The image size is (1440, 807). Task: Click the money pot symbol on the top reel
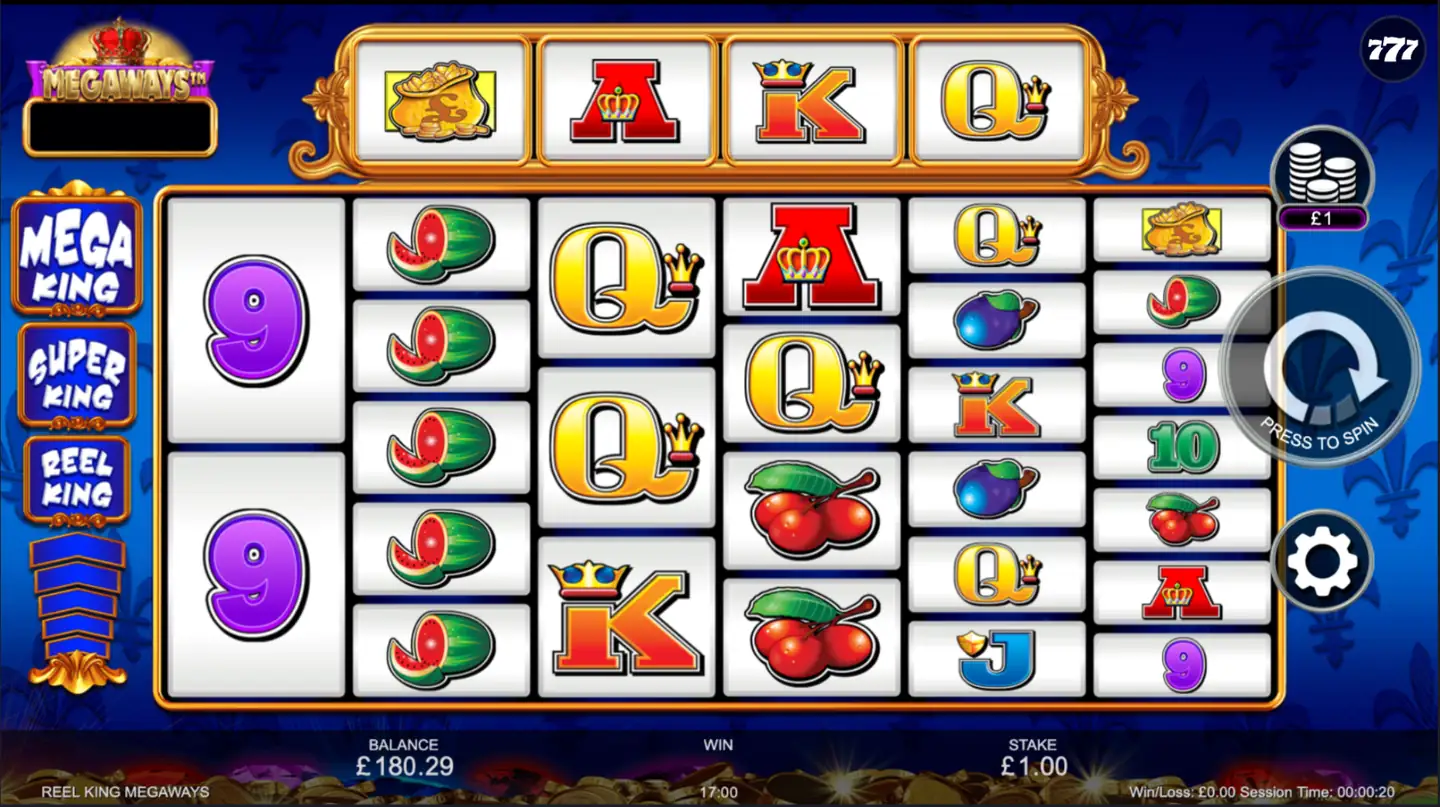point(440,100)
